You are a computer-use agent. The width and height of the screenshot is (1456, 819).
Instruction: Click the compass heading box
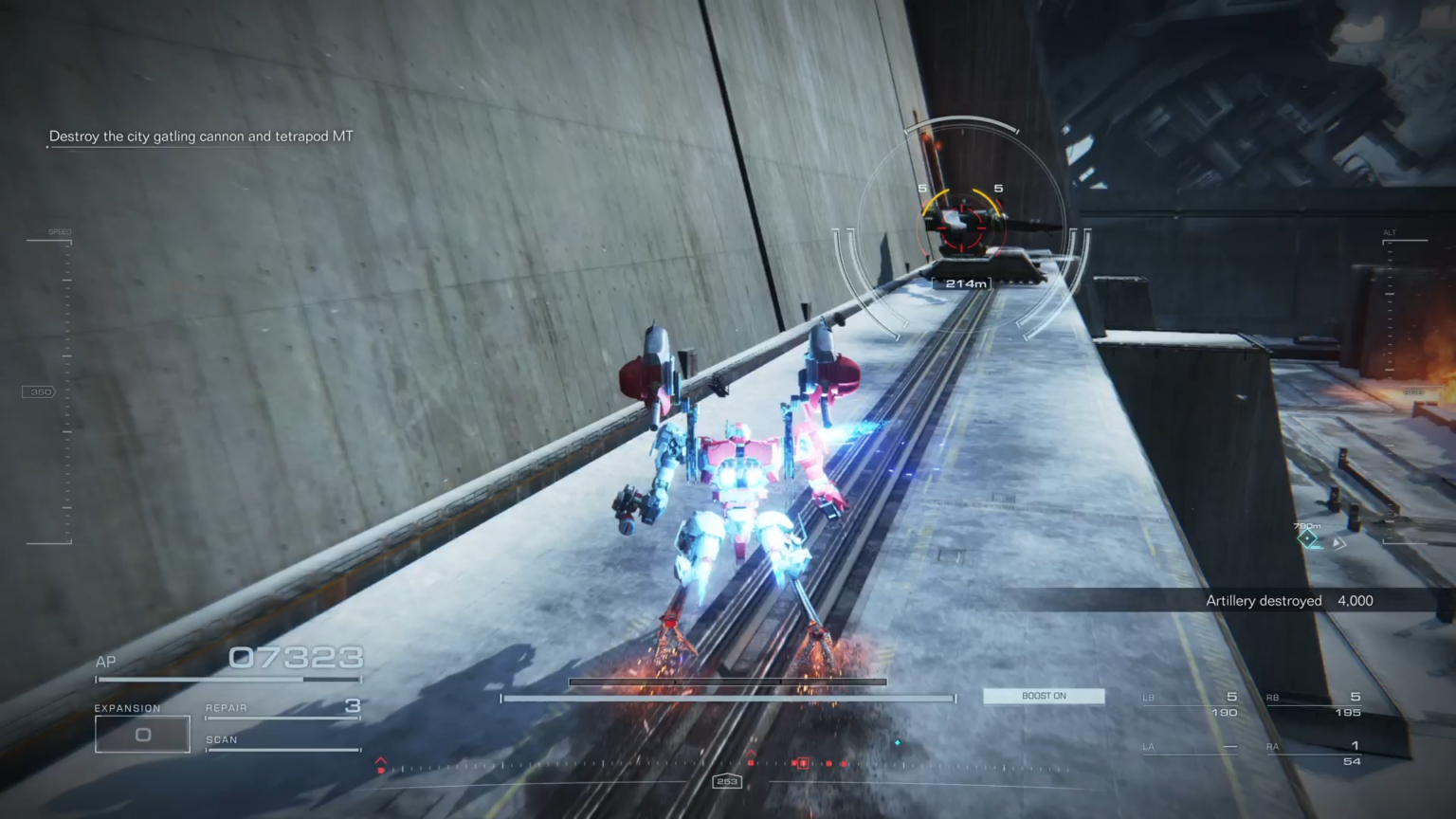click(727, 781)
